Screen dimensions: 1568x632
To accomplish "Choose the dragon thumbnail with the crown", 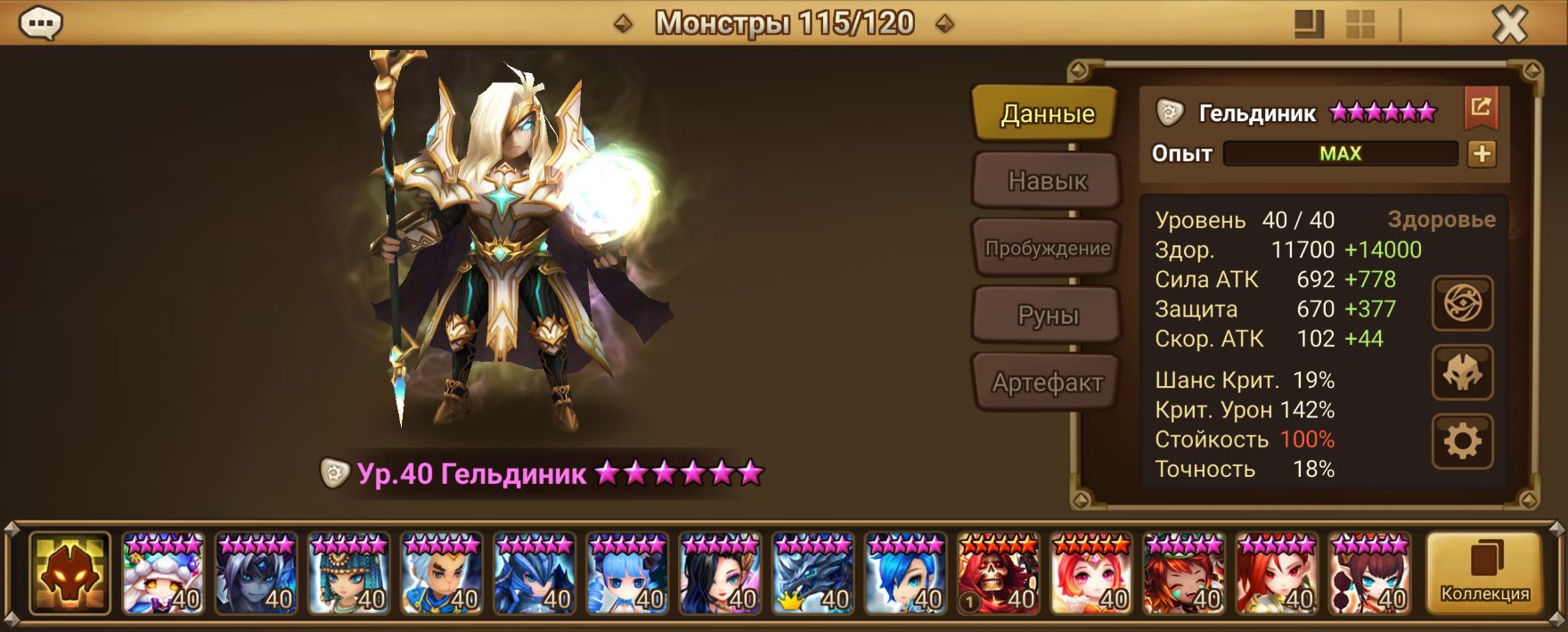I will pos(813,575).
